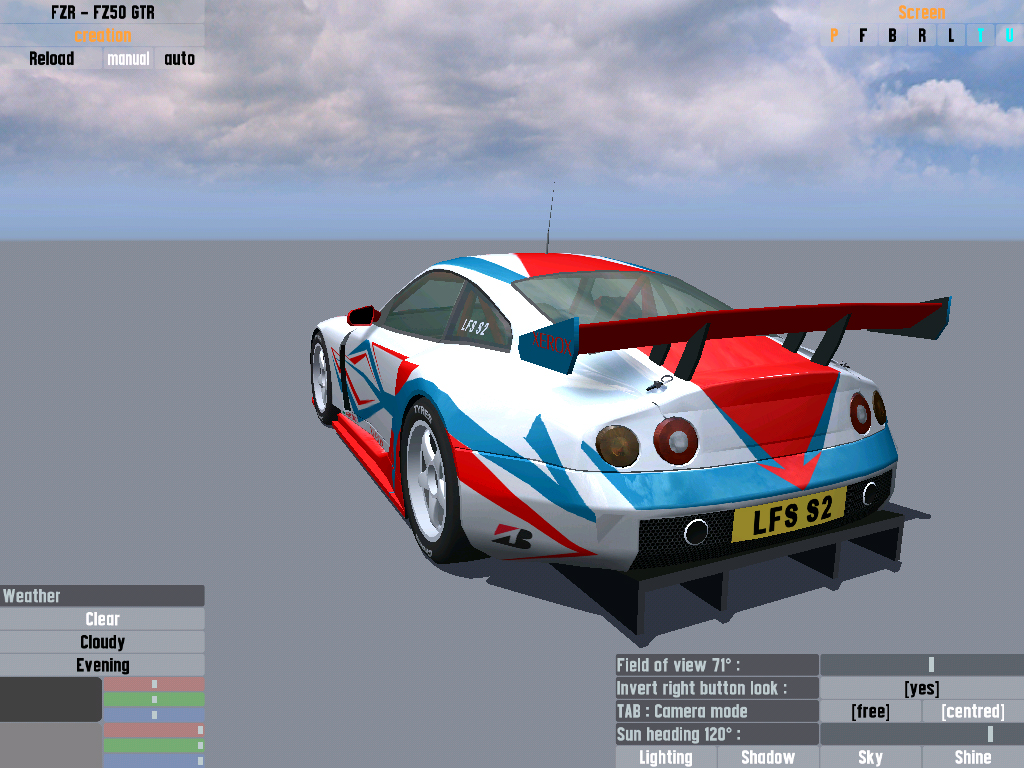Choose the F screen view
This screenshot has width=1024, height=768.
(863, 36)
